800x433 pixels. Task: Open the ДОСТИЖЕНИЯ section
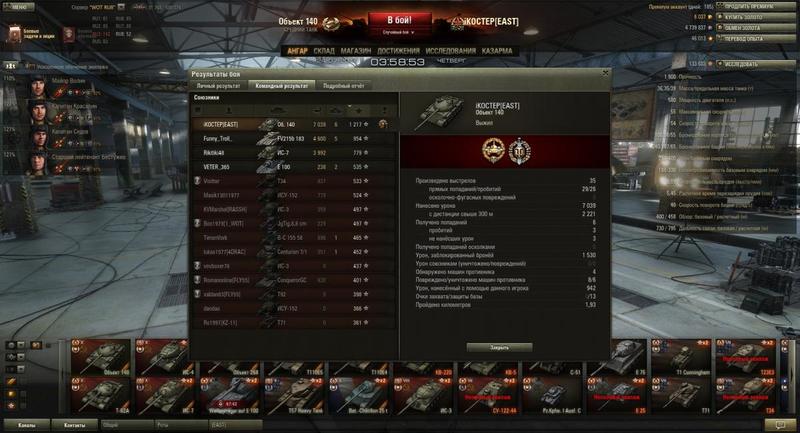[x=399, y=49]
